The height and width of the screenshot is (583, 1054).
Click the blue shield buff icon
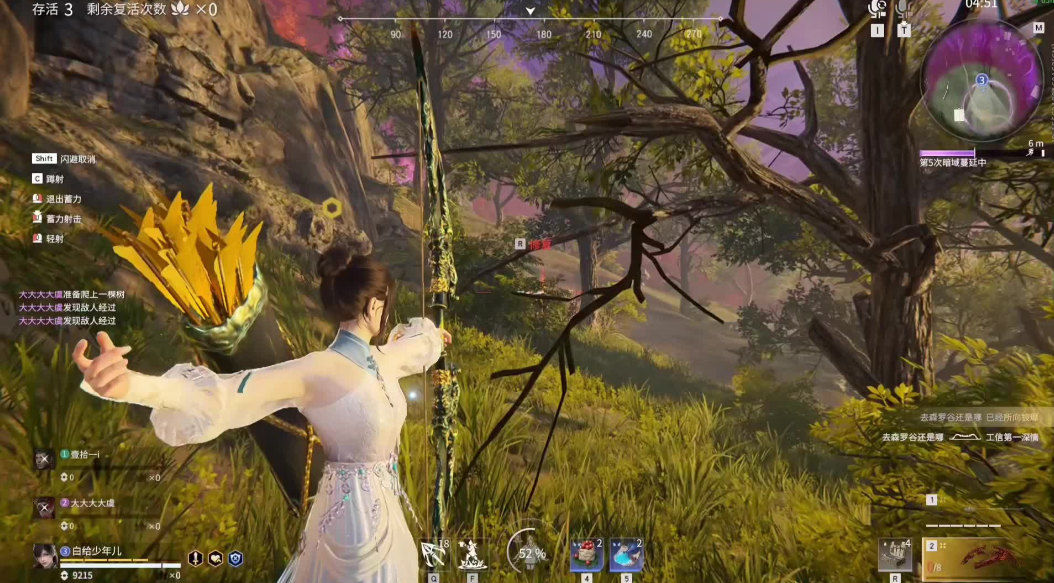[235, 559]
